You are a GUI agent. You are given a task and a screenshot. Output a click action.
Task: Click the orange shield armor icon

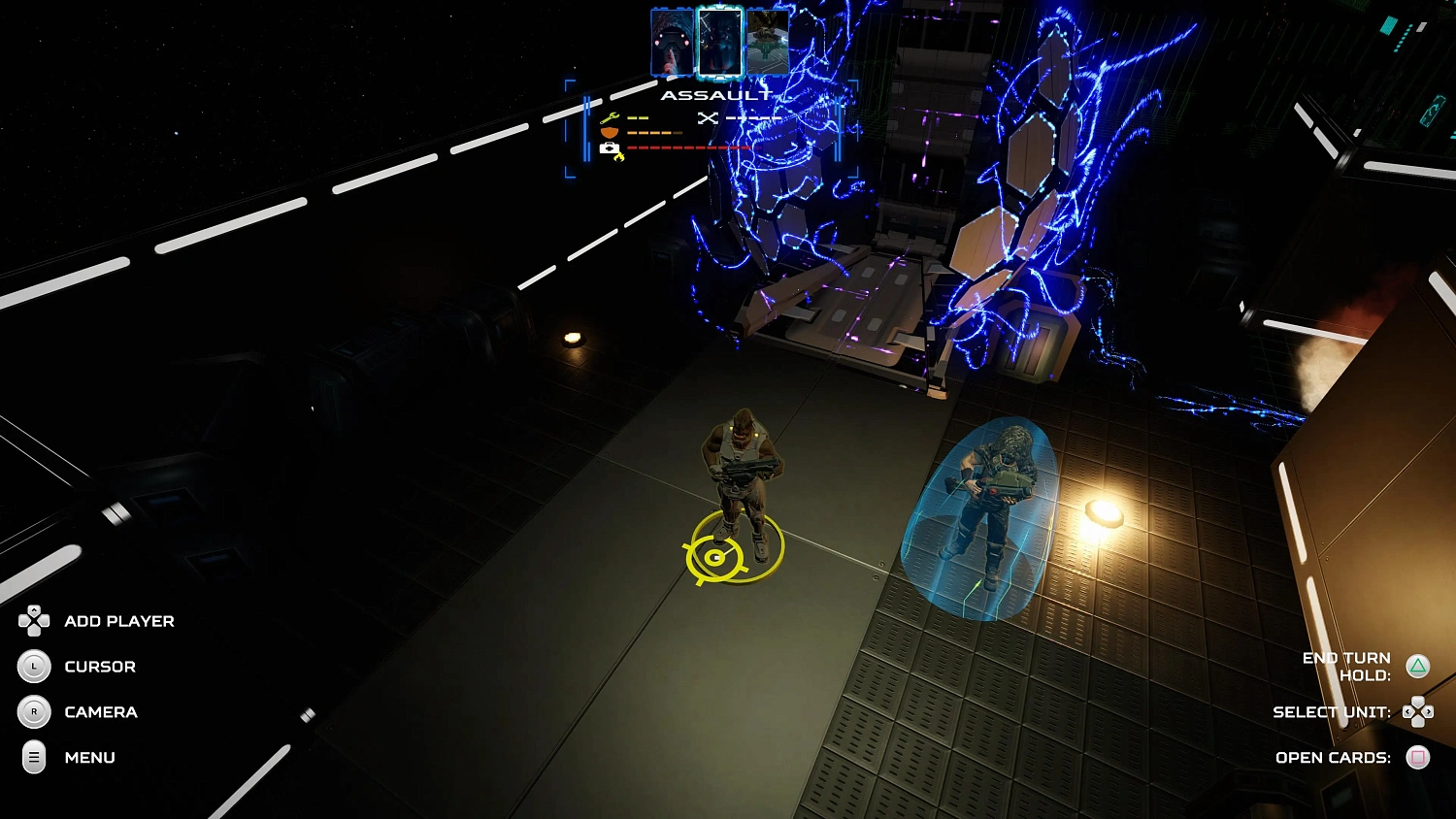point(609,132)
